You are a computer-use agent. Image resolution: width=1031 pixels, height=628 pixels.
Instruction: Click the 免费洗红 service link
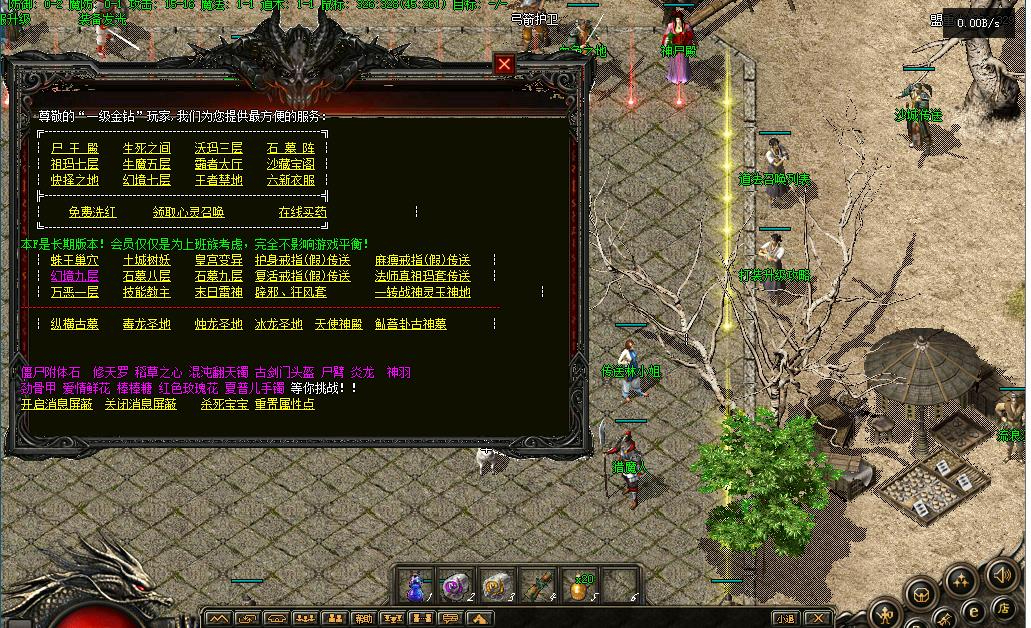click(x=92, y=212)
